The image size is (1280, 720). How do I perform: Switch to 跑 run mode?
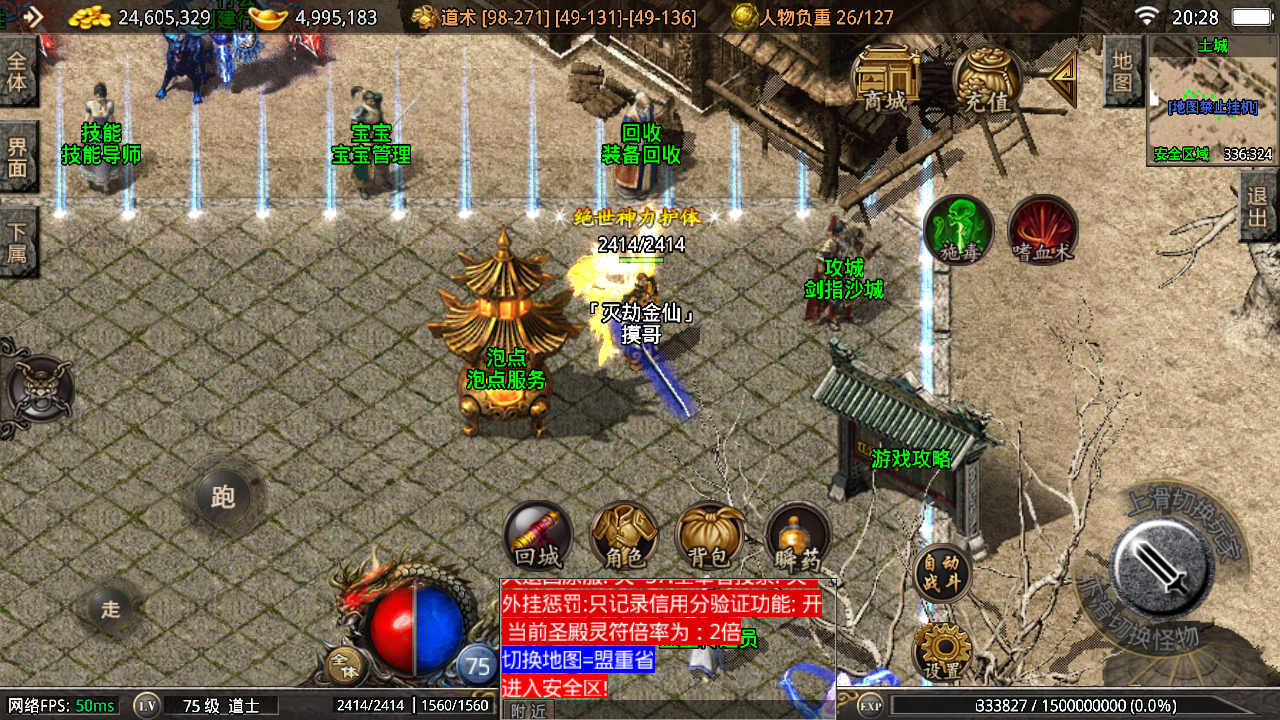pos(223,496)
